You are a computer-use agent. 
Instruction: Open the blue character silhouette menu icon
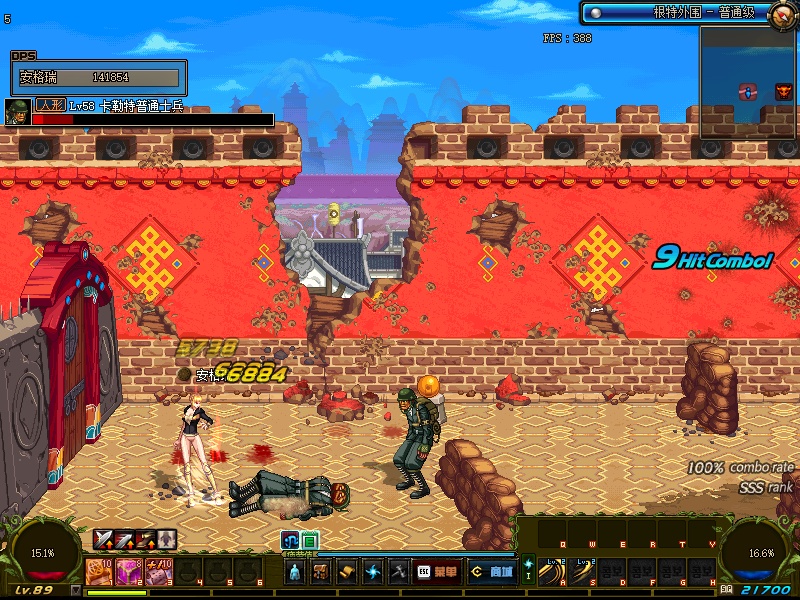(296, 572)
